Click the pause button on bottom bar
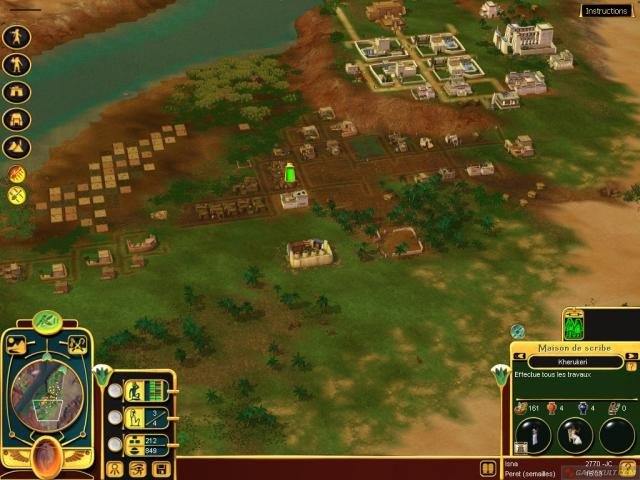The width and height of the screenshot is (640, 480). pyautogui.click(x=488, y=467)
